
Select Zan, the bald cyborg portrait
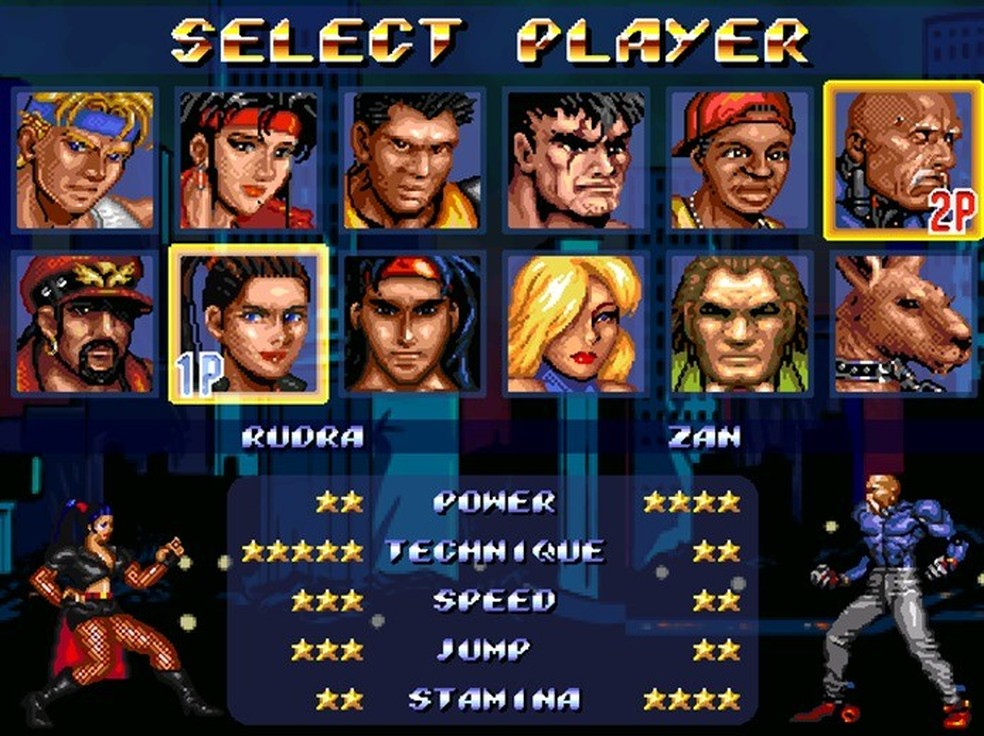(903, 160)
